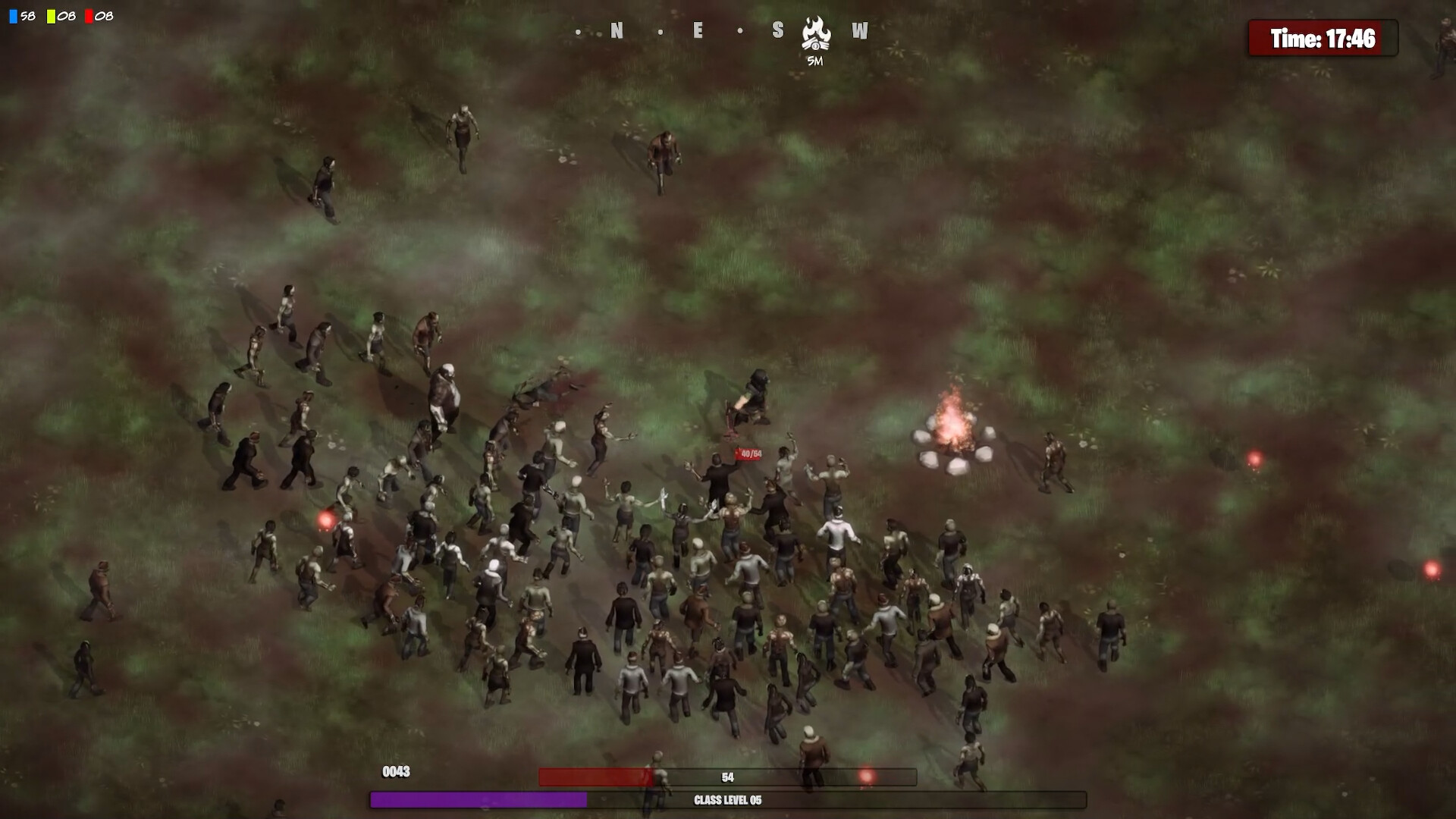
Task: Click the N marker on the compass bar
Action: coord(616,32)
